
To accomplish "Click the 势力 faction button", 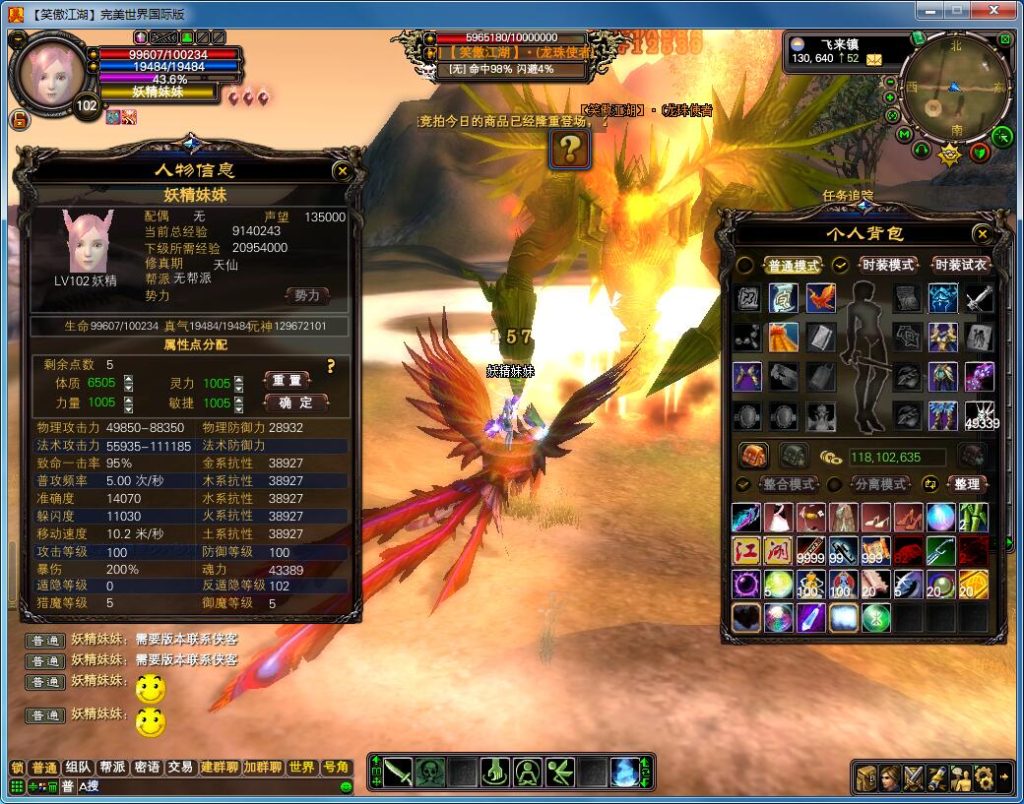I will click(307, 296).
